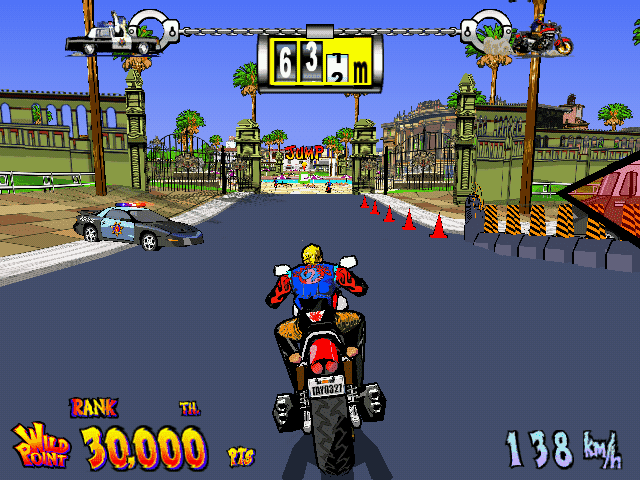Image resolution: width=640 pixels, height=480 pixels.
Task: Click the Wild Point logo
Action: [x=42, y=443]
